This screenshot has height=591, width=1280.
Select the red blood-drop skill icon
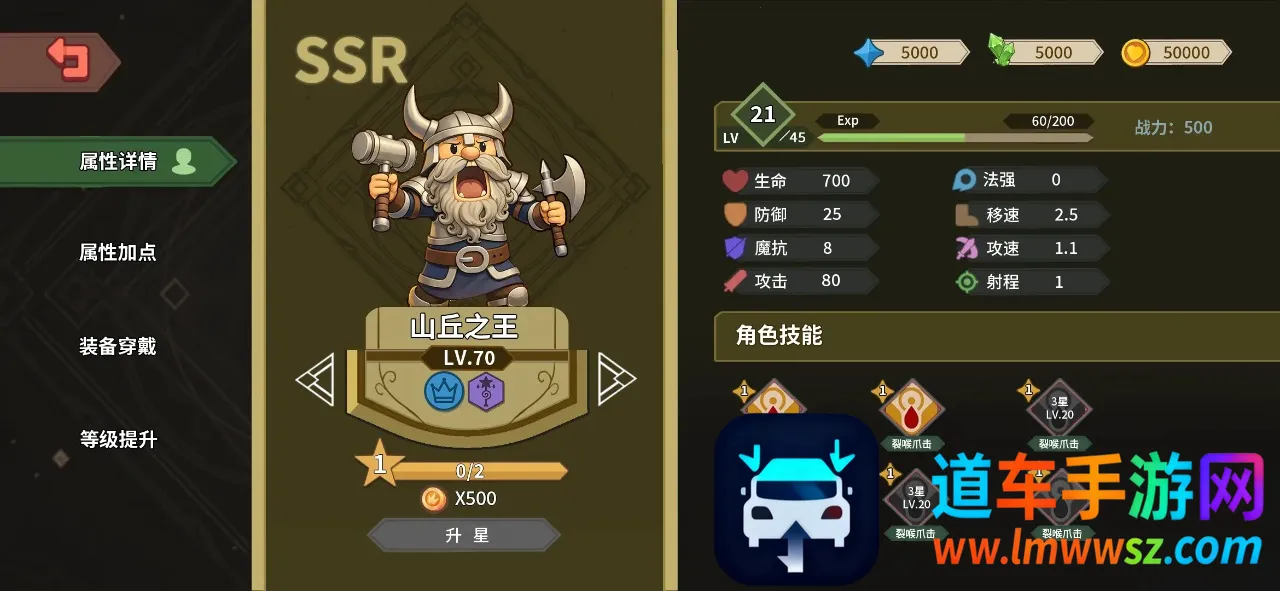pyautogui.click(x=912, y=409)
